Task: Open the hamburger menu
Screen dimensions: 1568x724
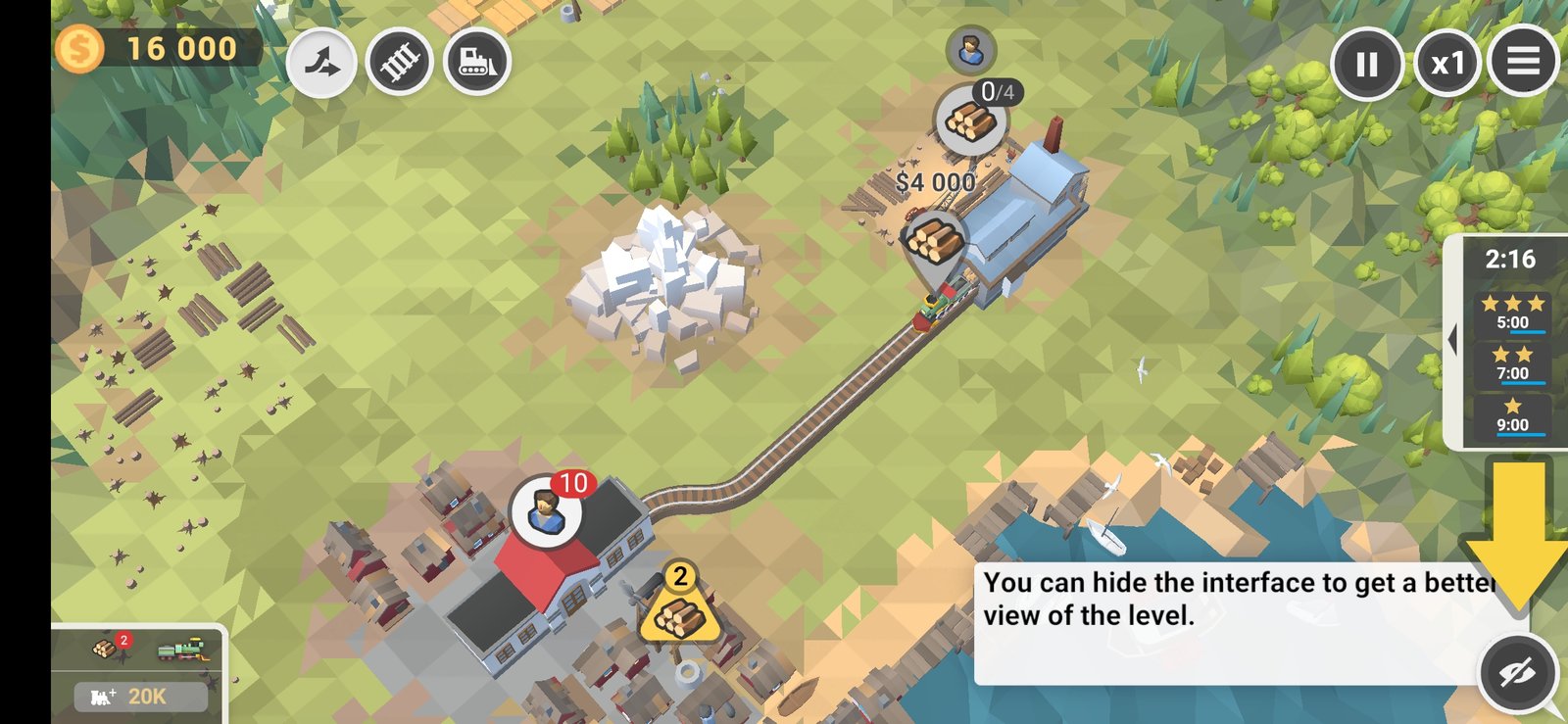Action: click(x=1523, y=62)
